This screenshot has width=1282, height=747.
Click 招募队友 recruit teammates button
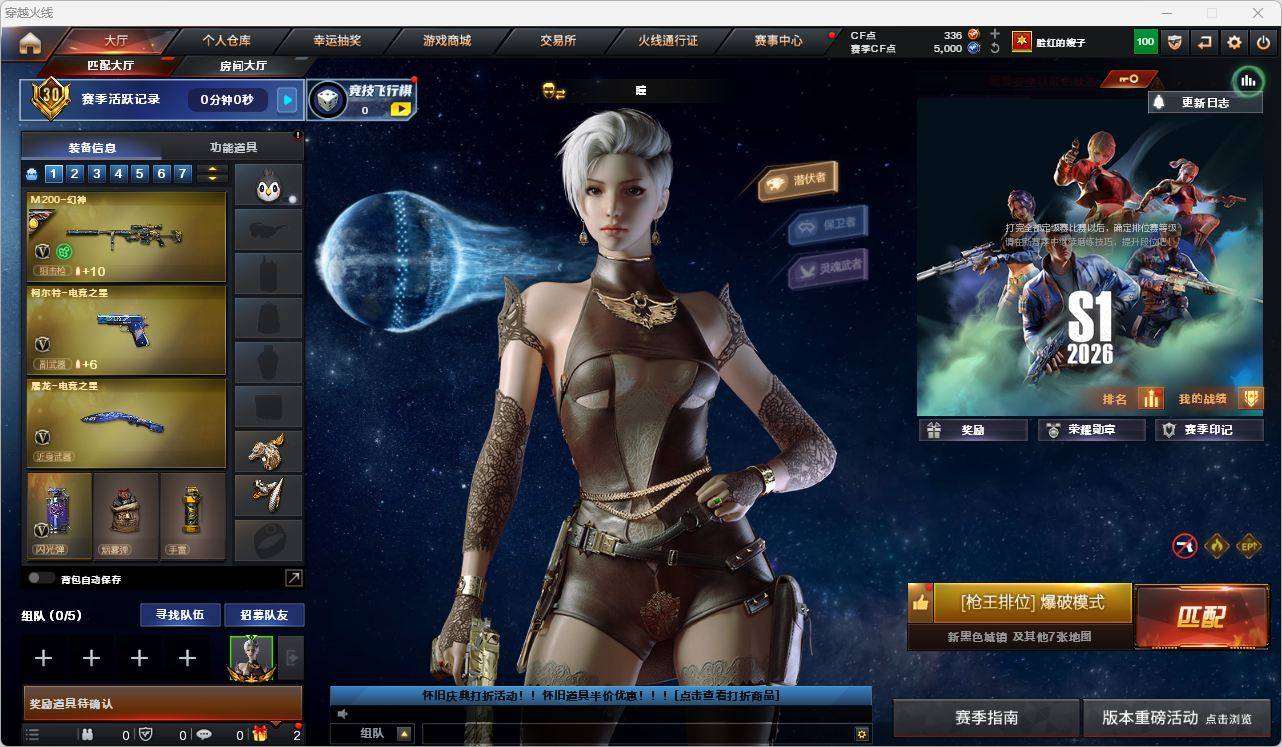point(264,615)
